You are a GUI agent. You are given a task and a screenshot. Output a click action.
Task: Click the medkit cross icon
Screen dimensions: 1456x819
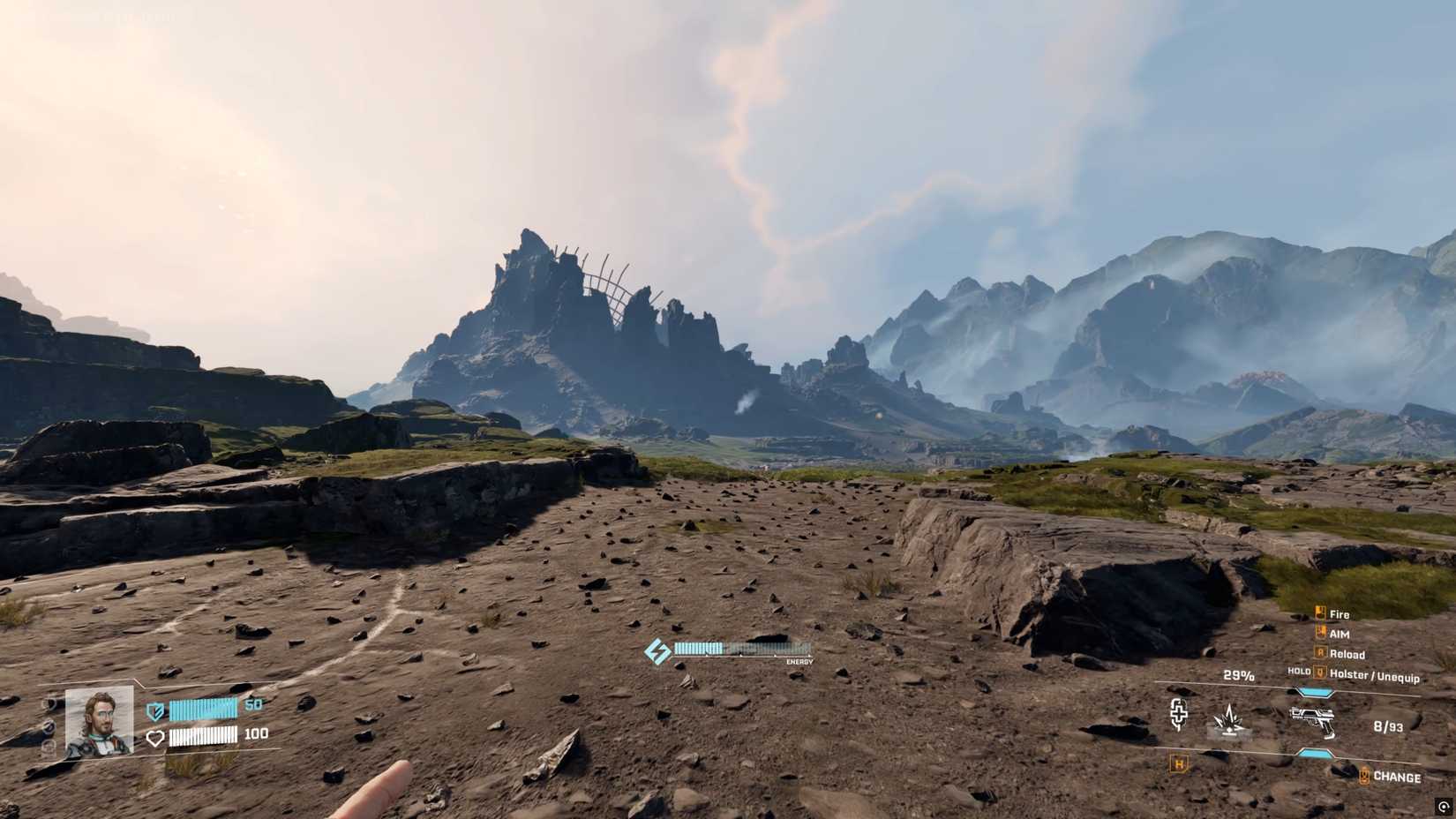point(1179,713)
